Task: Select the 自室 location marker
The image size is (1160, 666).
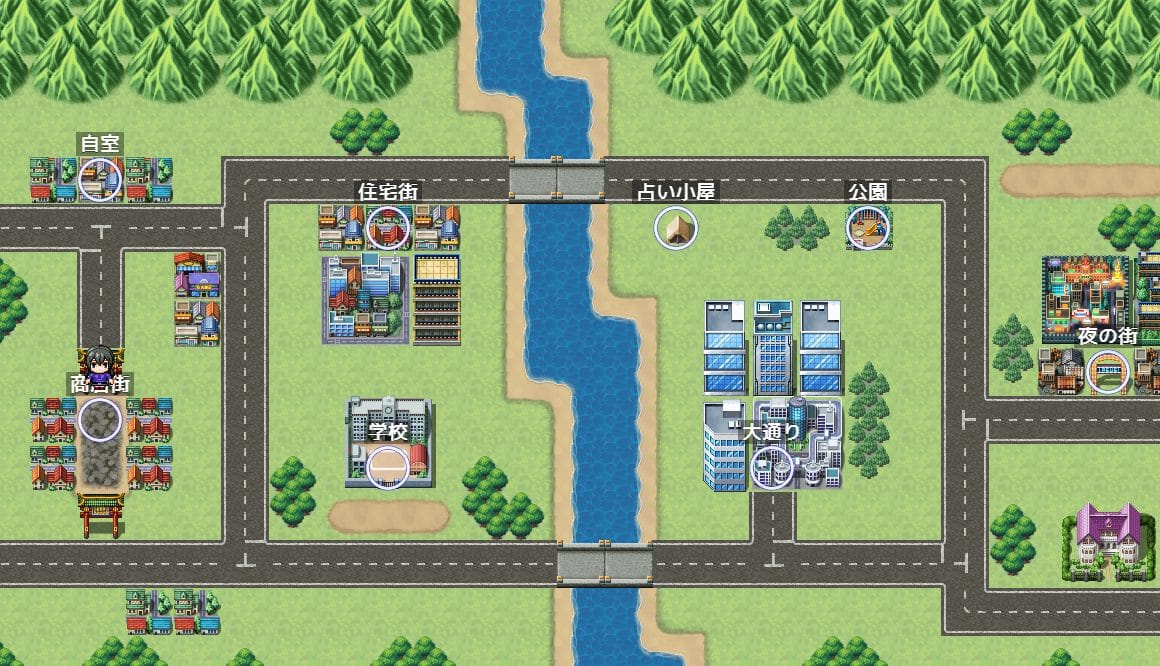Action: 100,180
